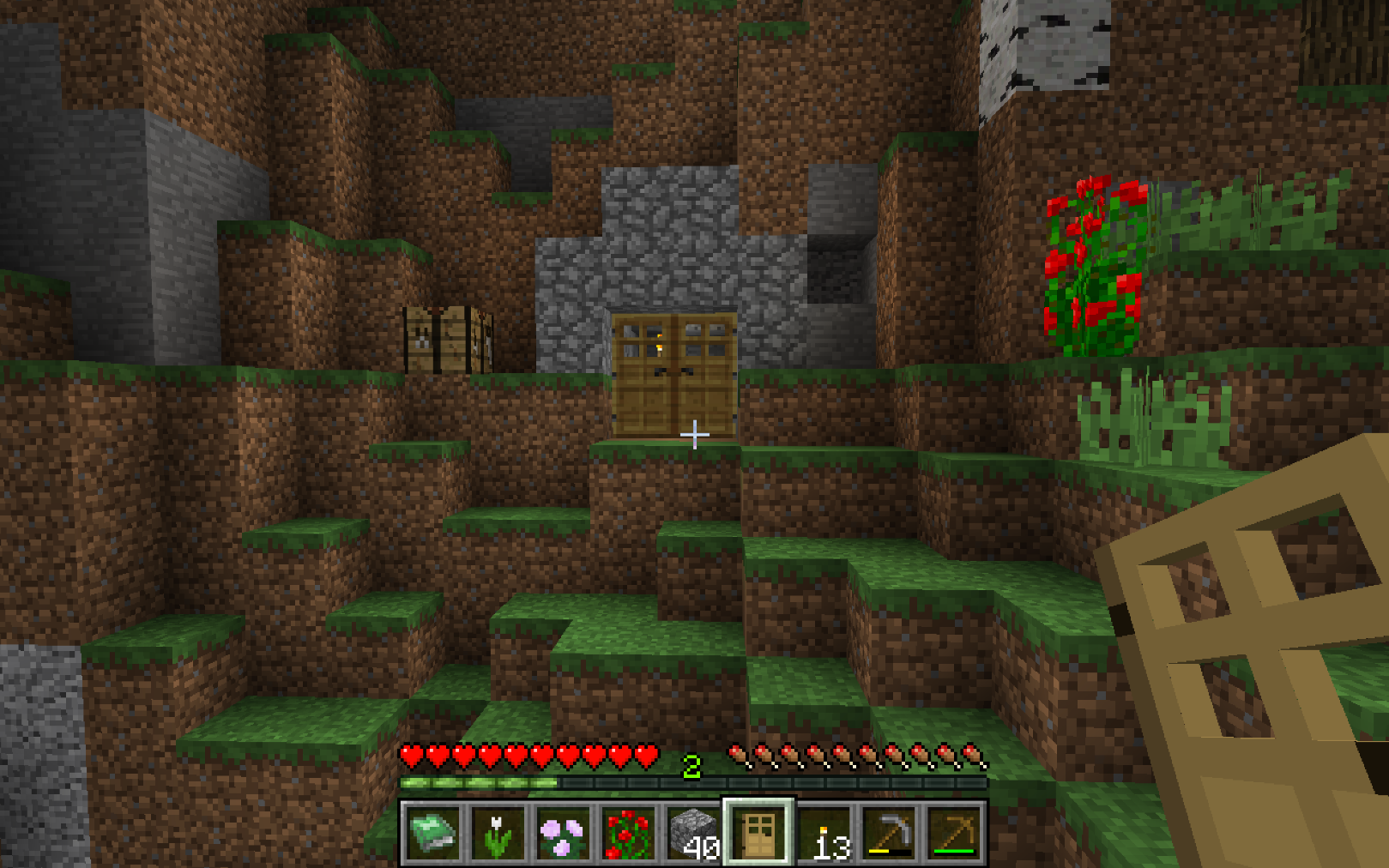Select the pink peony flower slot

point(563,834)
